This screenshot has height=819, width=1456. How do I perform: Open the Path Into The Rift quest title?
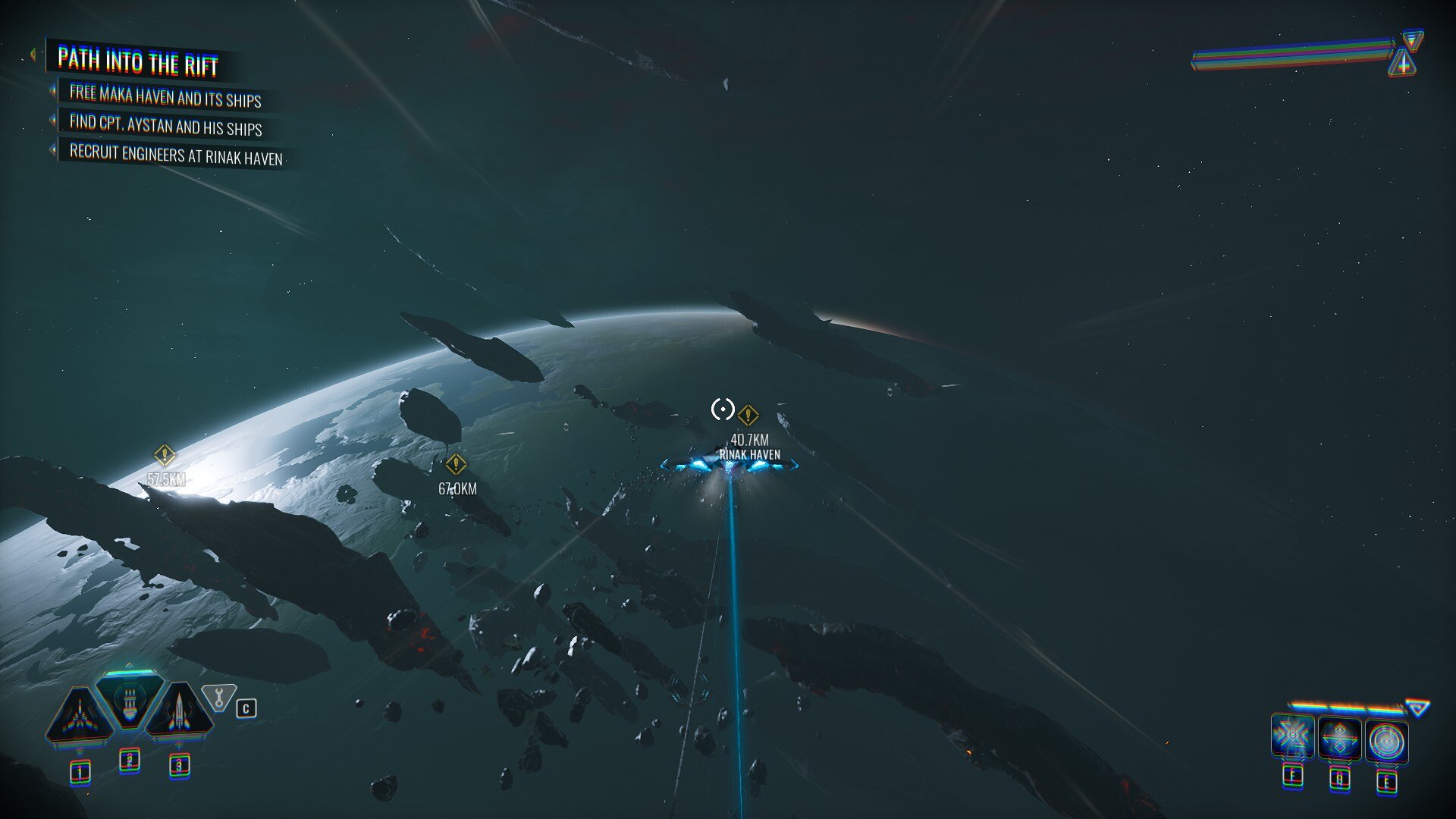pos(138,62)
